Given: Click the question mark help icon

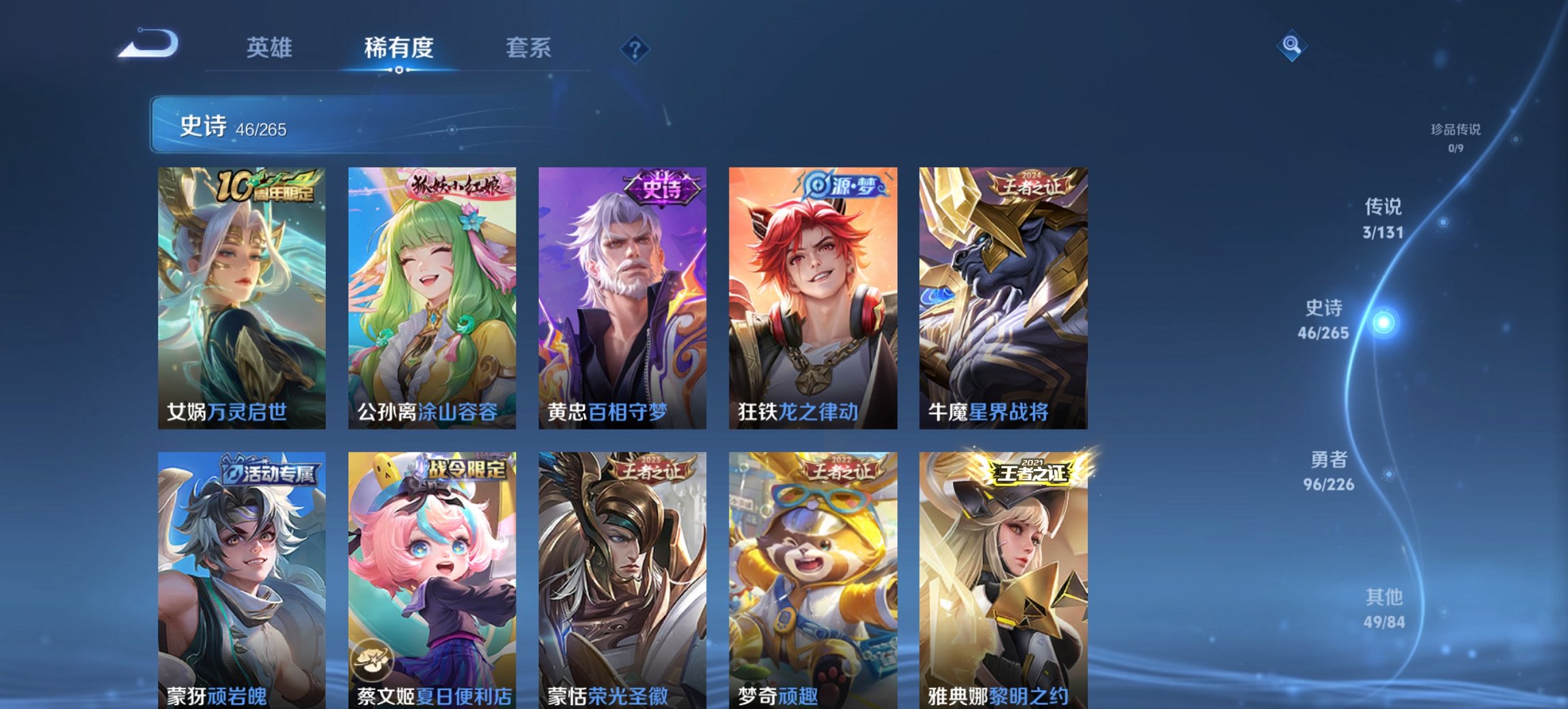Looking at the screenshot, I should pyautogui.click(x=634, y=48).
